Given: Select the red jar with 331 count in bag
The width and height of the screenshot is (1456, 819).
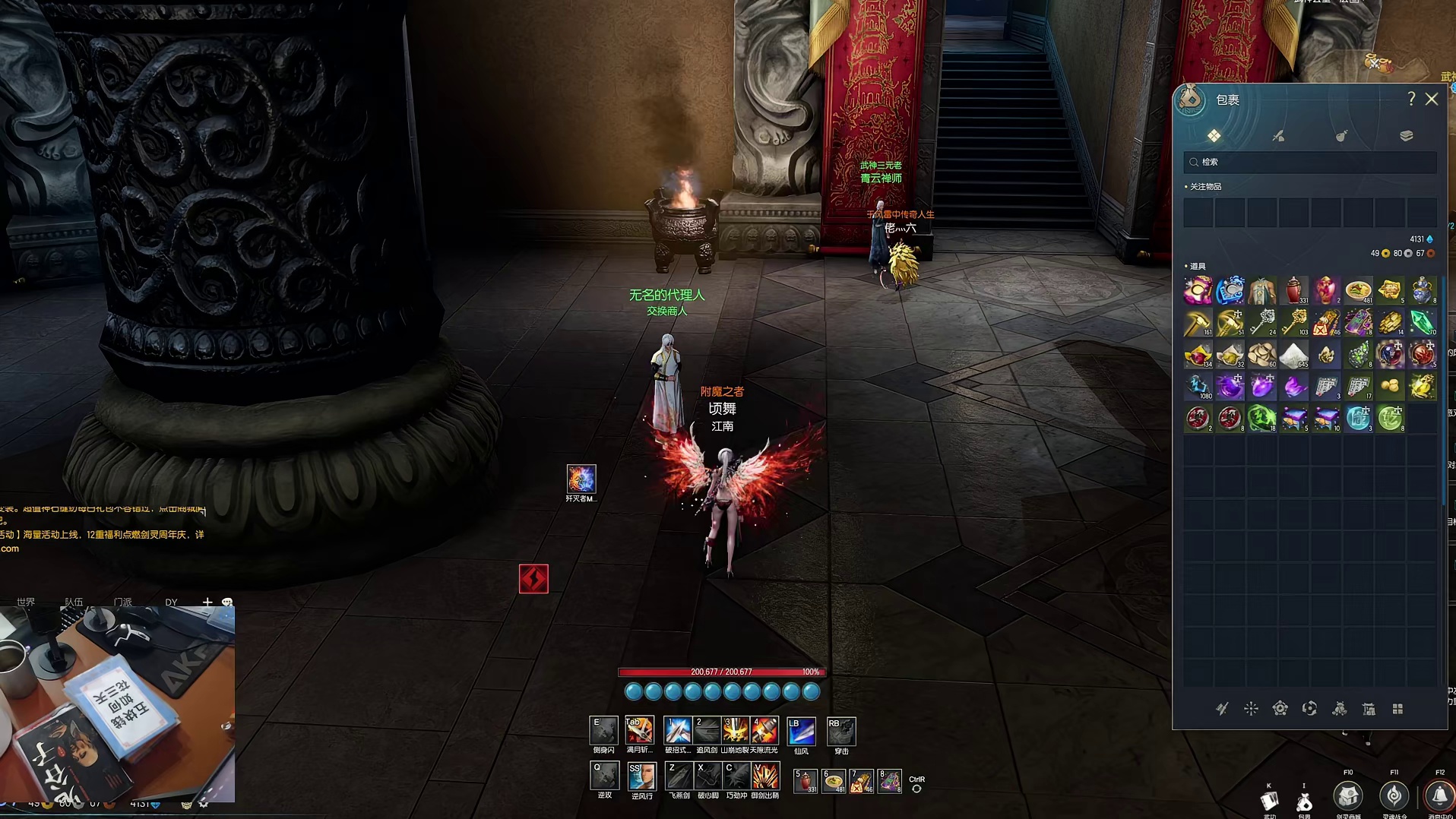Looking at the screenshot, I should pyautogui.click(x=1294, y=290).
